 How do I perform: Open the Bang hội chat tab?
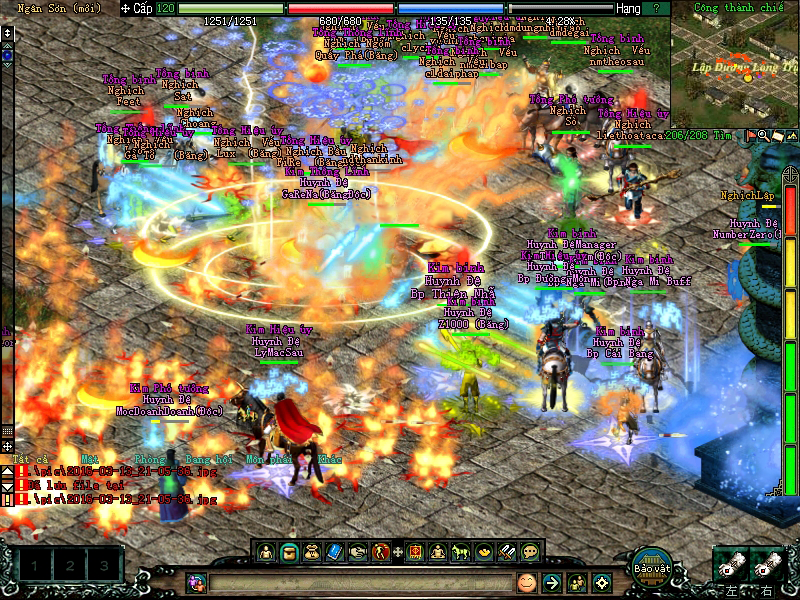207,459
